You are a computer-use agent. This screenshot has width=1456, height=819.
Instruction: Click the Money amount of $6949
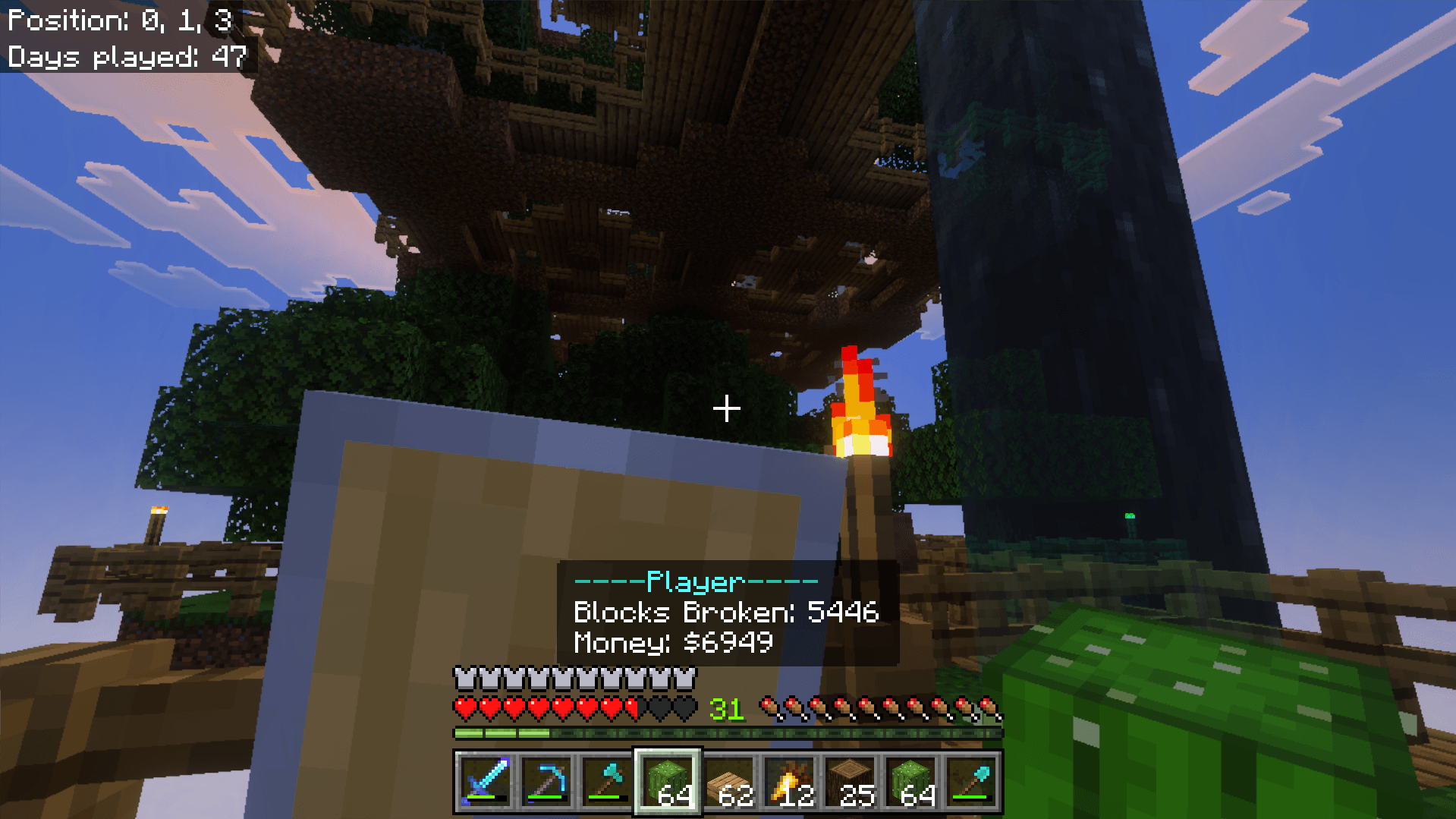[671, 643]
